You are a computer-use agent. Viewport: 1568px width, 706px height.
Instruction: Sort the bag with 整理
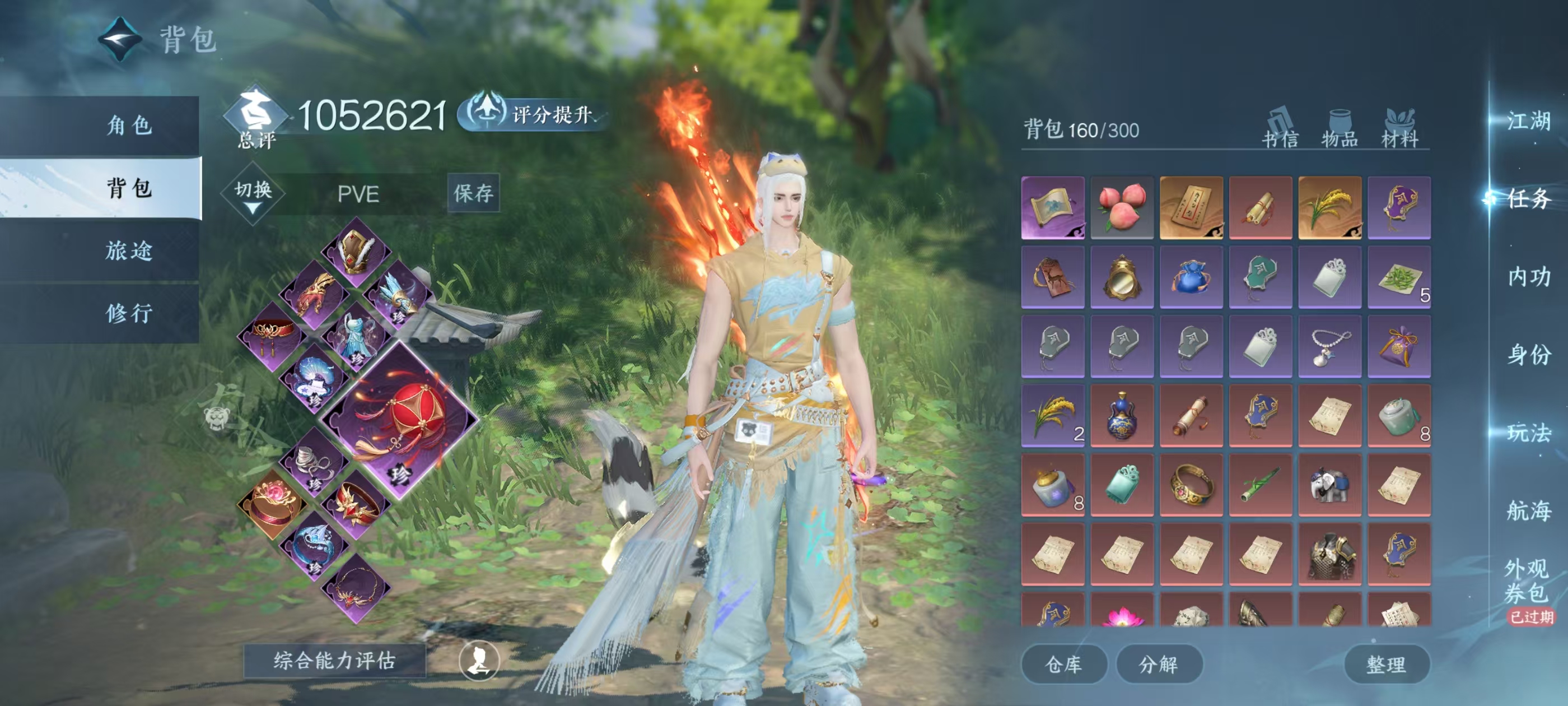coord(1386,664)
